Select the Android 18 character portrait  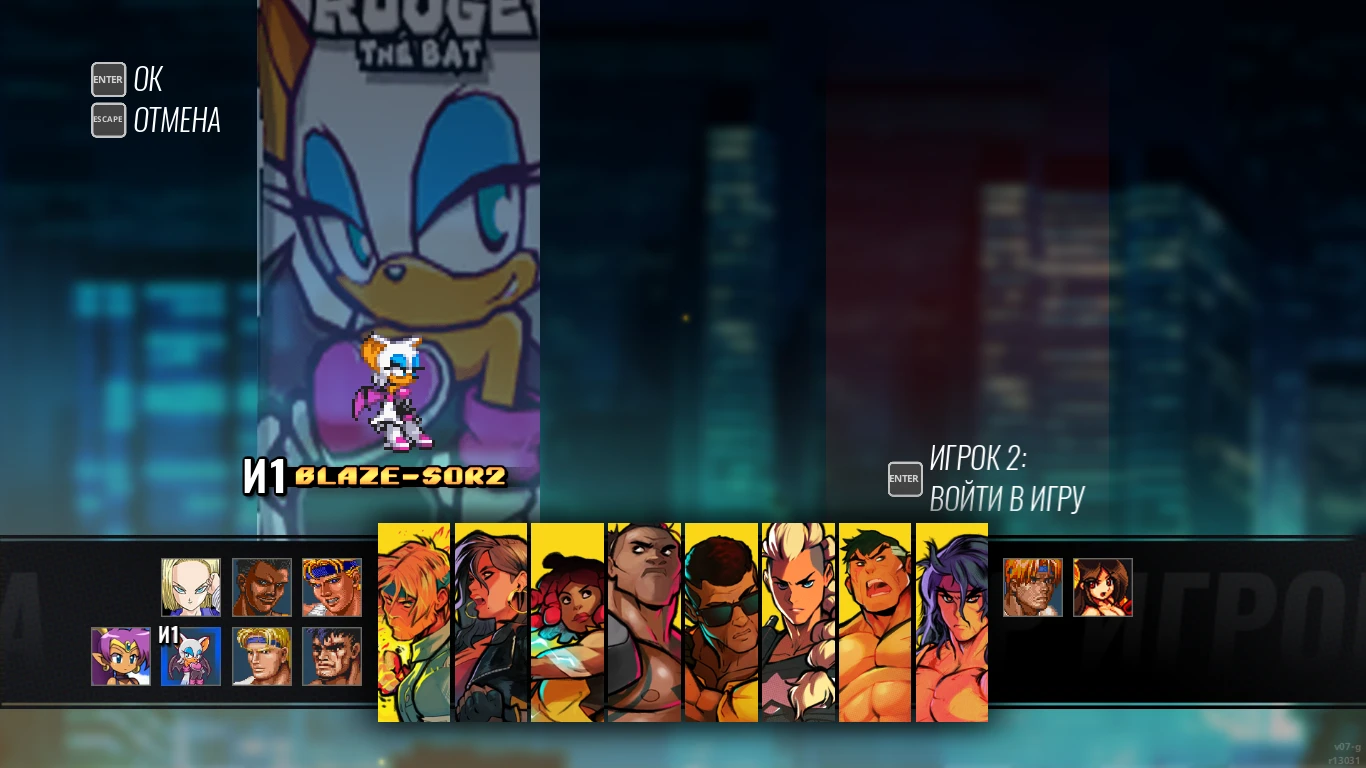[190, 588]
